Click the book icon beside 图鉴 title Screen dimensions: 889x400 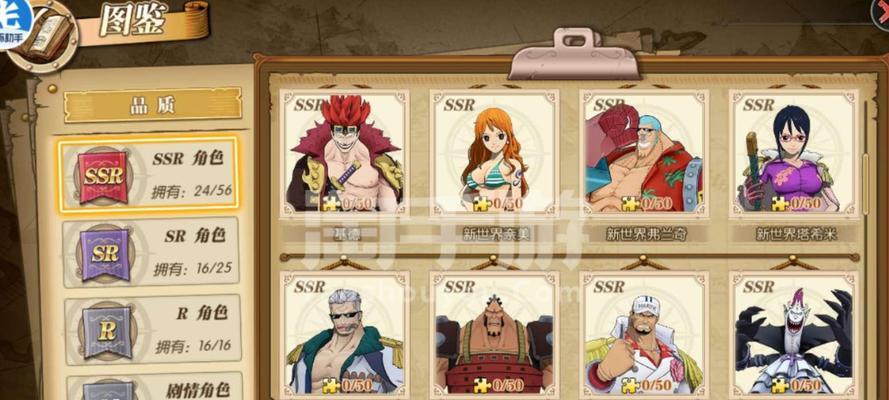click(47, 33)
